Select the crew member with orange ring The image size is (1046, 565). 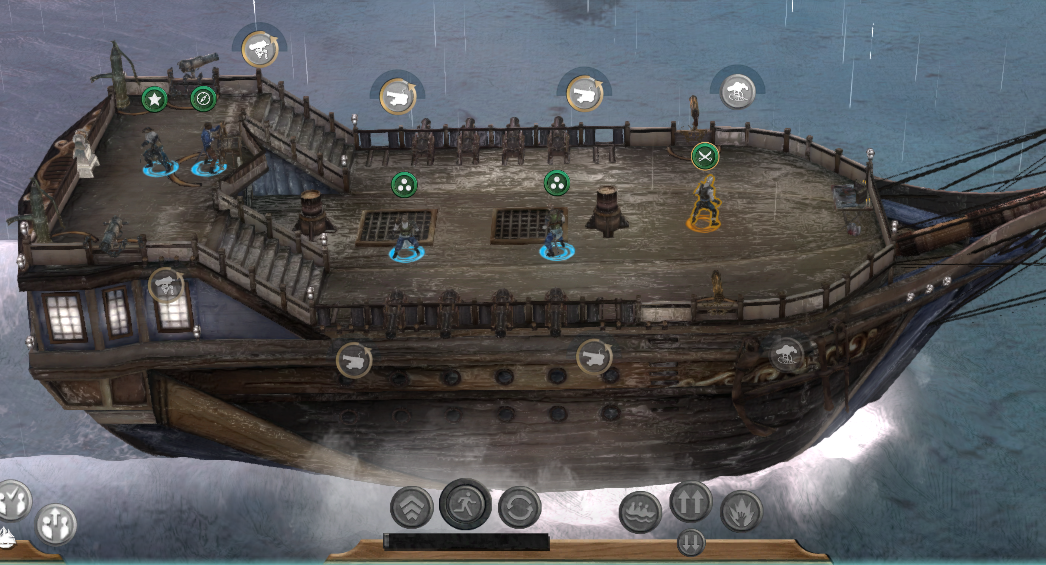pos(706,205)
